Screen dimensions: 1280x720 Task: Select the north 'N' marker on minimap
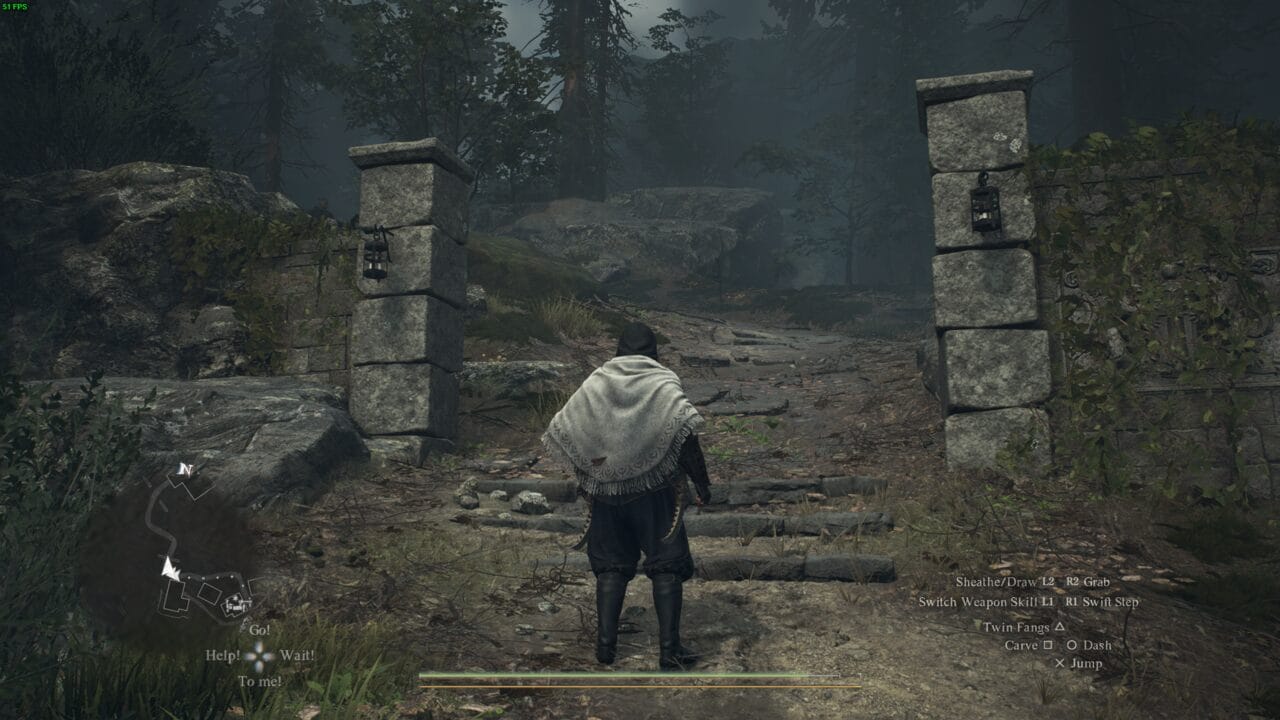coord(183,468)
